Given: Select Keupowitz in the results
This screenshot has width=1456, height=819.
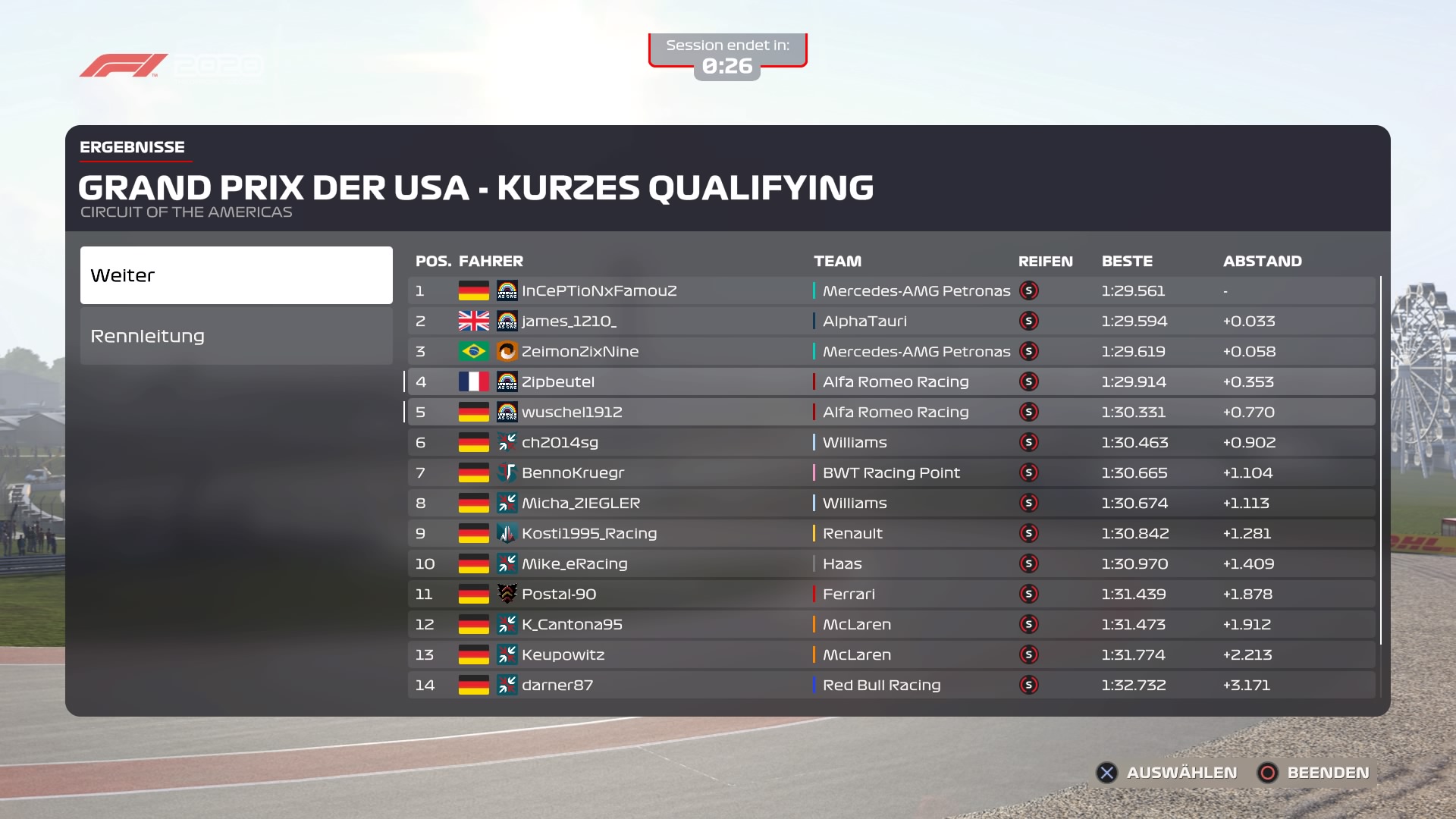Looking at the screenshot, I should coord(890,655).
